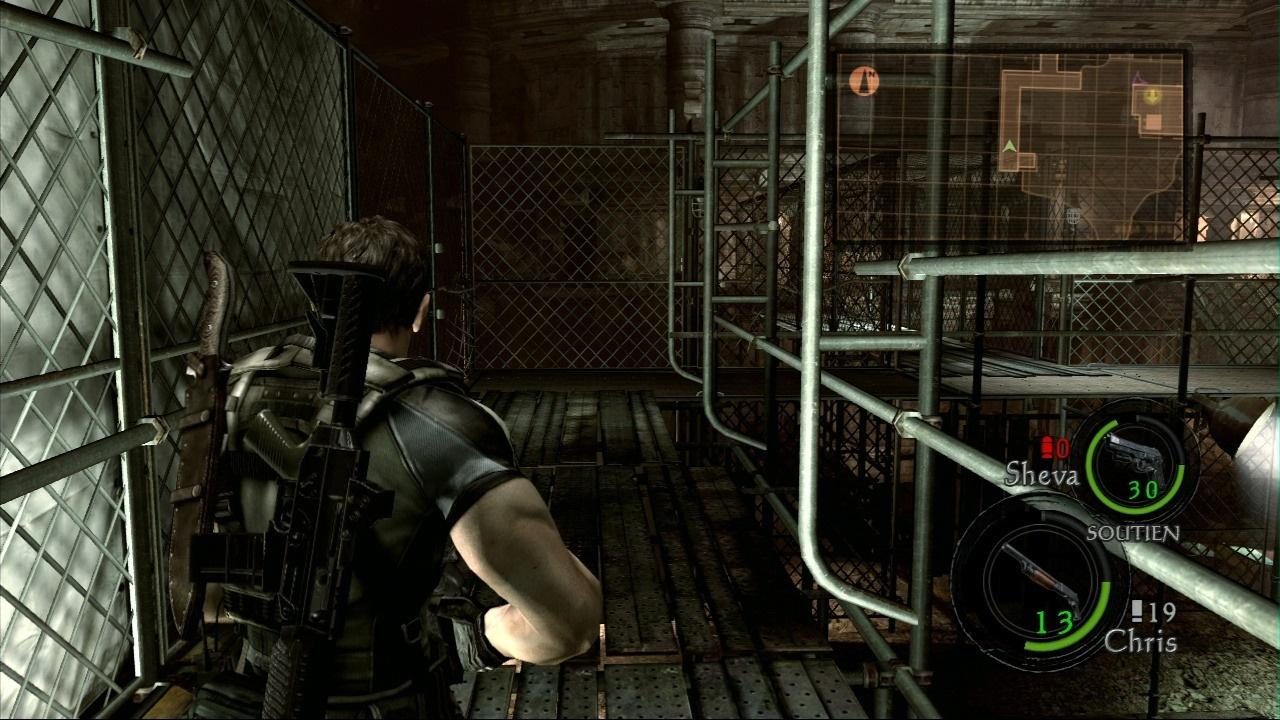Click Sheva's ammo count of 30
Screen dimensions: 1280x720
tap(1142, 490)
